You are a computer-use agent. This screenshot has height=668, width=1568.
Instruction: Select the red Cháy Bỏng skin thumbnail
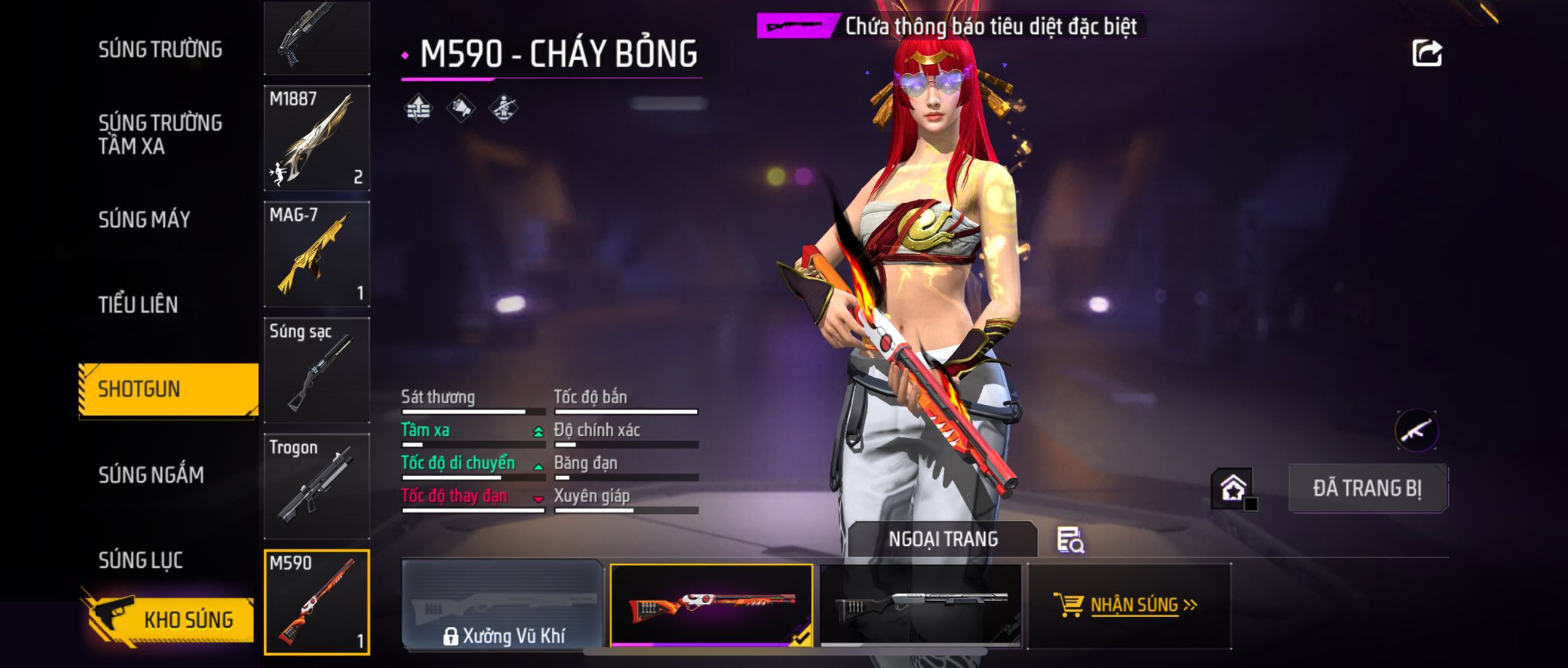711,605
